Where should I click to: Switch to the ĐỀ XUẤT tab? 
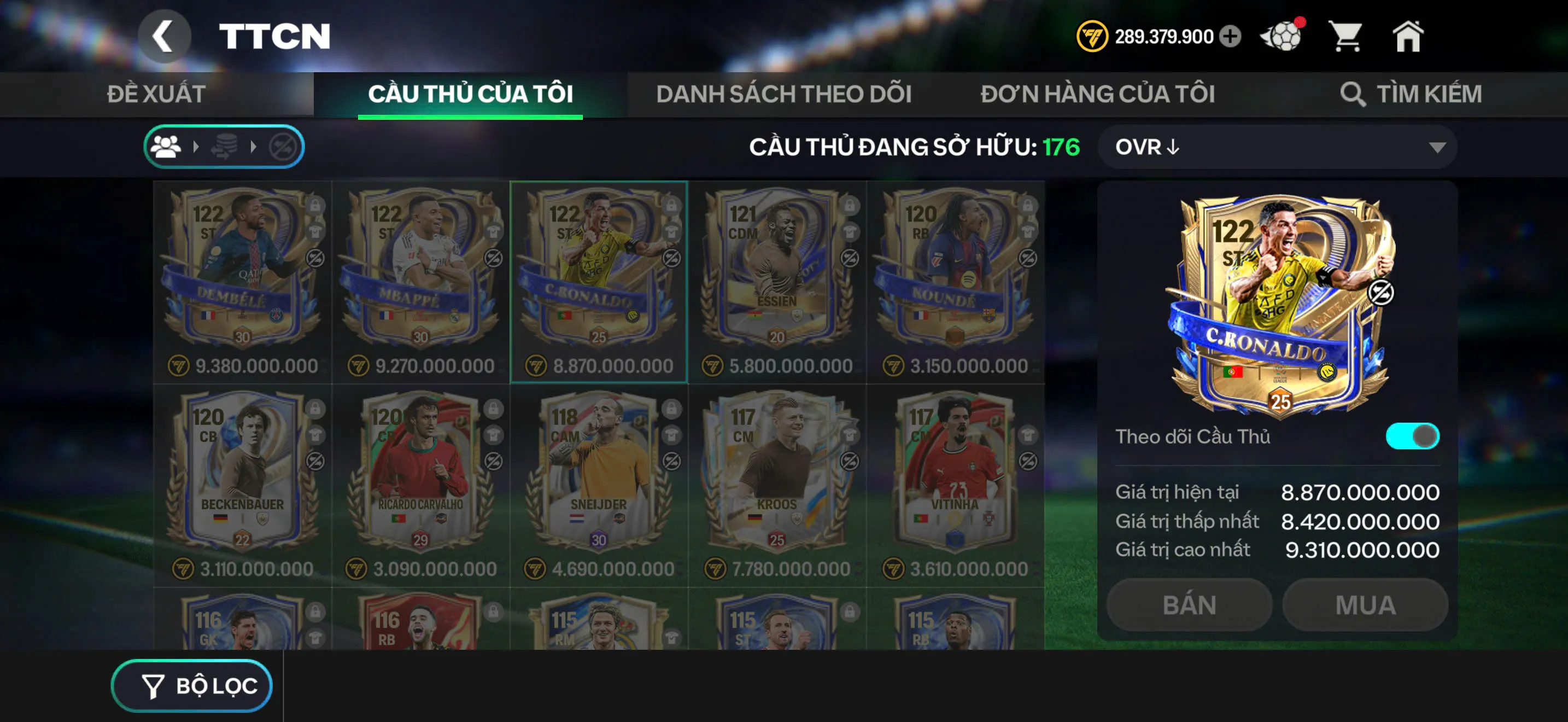coord(156,94)
